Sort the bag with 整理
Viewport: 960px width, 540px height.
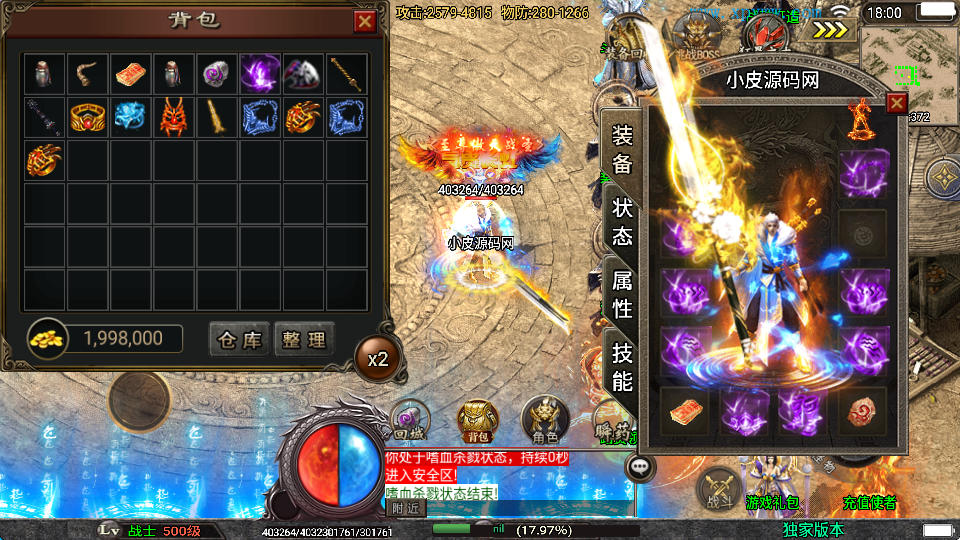pyautogui.click(x=303, y=340)
